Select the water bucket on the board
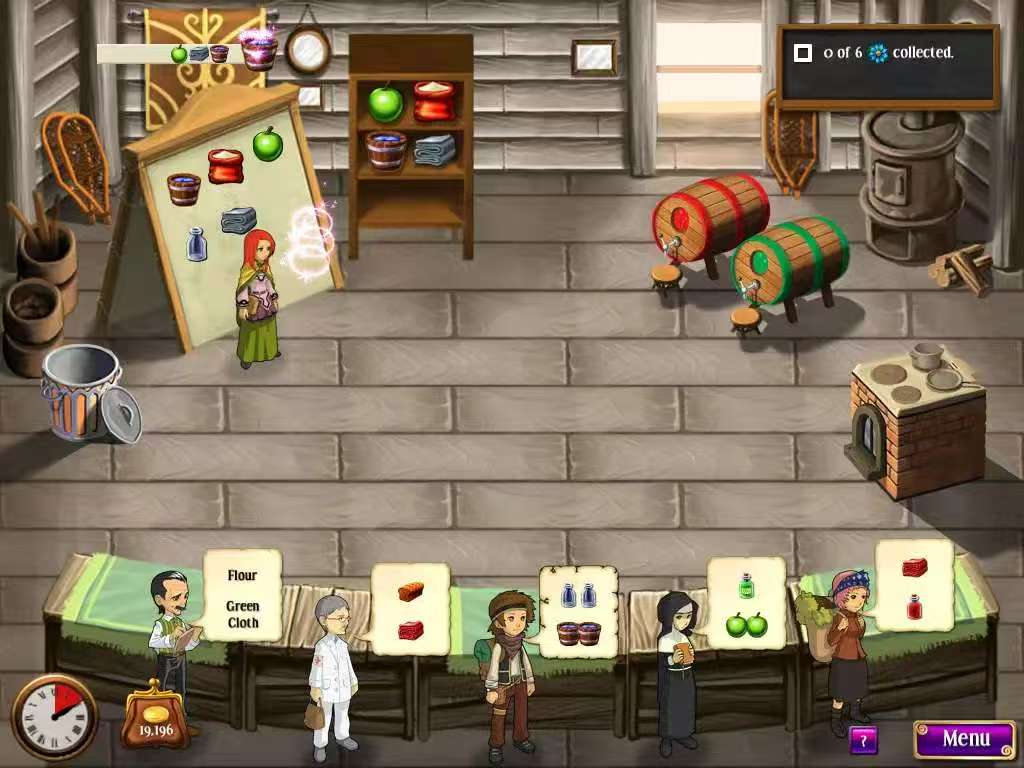 [184, 189]
